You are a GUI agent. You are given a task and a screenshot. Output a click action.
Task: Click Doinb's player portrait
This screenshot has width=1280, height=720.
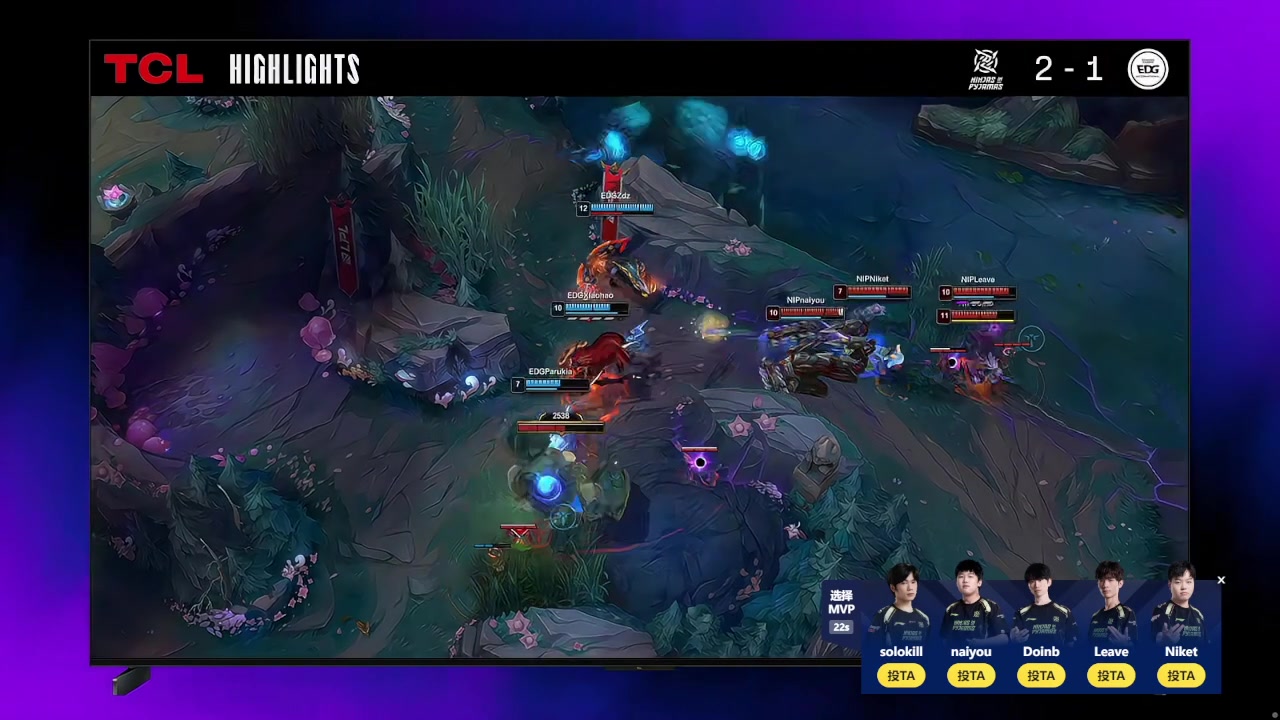click(x=1041, y=603)
